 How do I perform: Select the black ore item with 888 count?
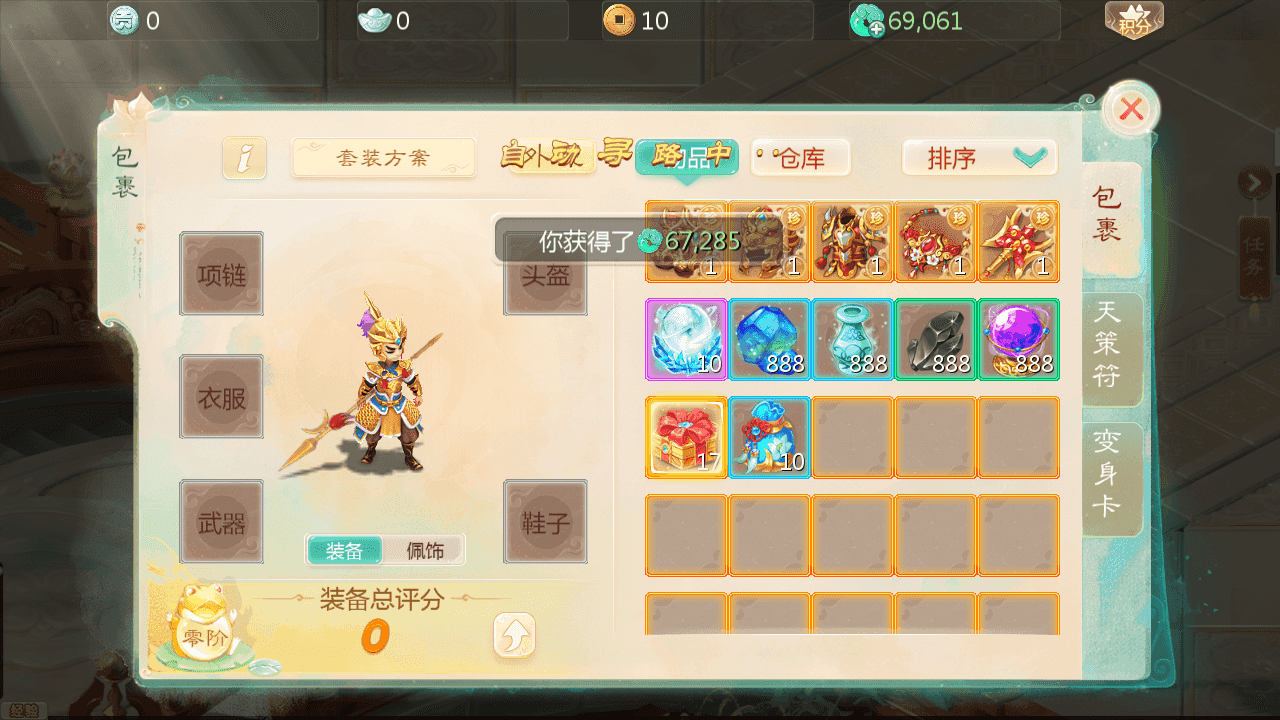[x=935, y=339]
